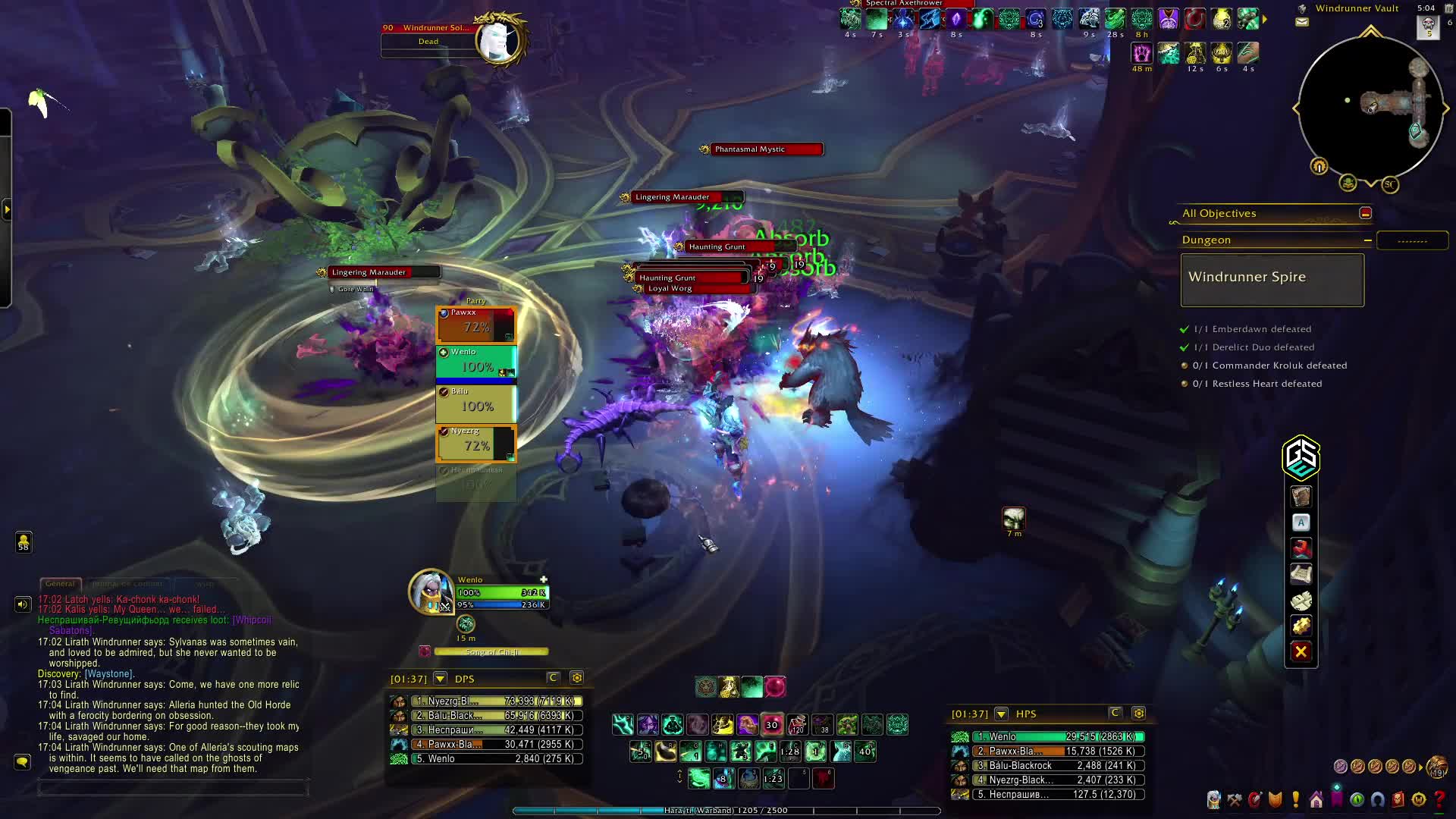The height and width of the screenshot is (819, 1456).
Task: Click the Windrunner Spire dungeon objective block
Action: (1272, 280)
